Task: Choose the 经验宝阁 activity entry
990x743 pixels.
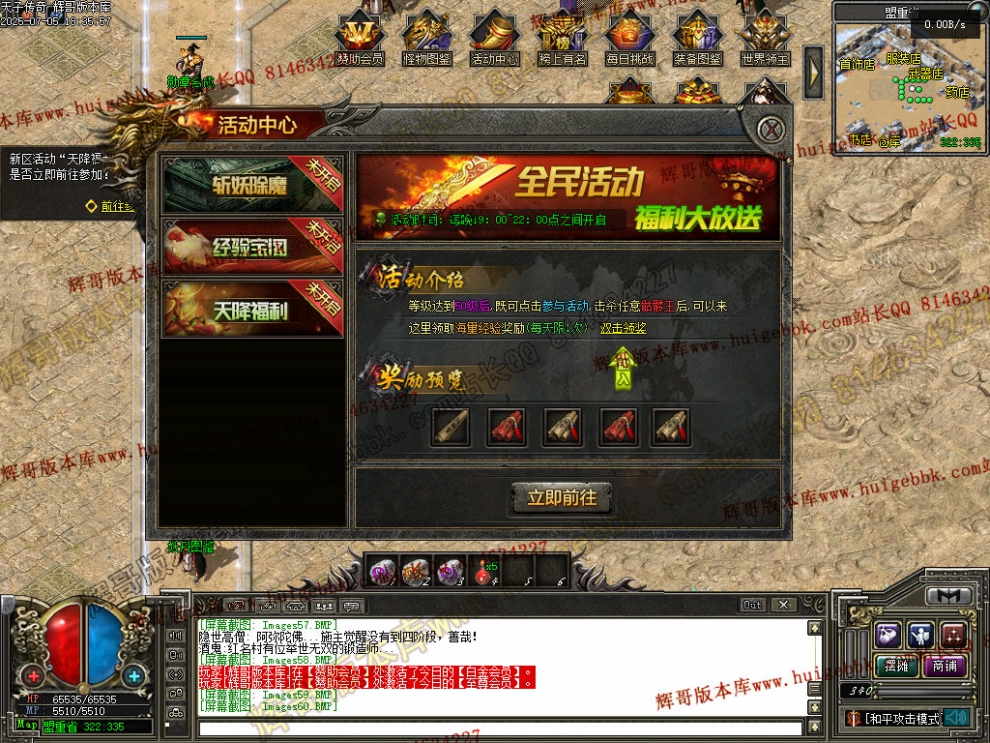Action: (253, 246)
